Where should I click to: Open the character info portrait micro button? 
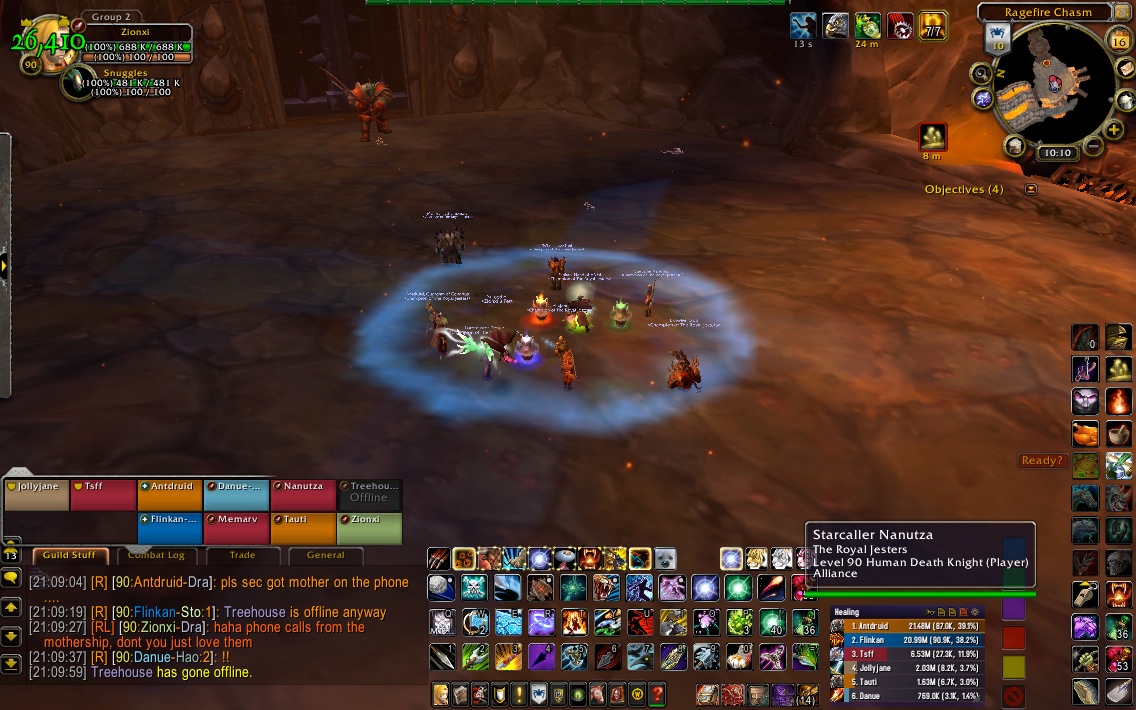click(x=440, y=694)
